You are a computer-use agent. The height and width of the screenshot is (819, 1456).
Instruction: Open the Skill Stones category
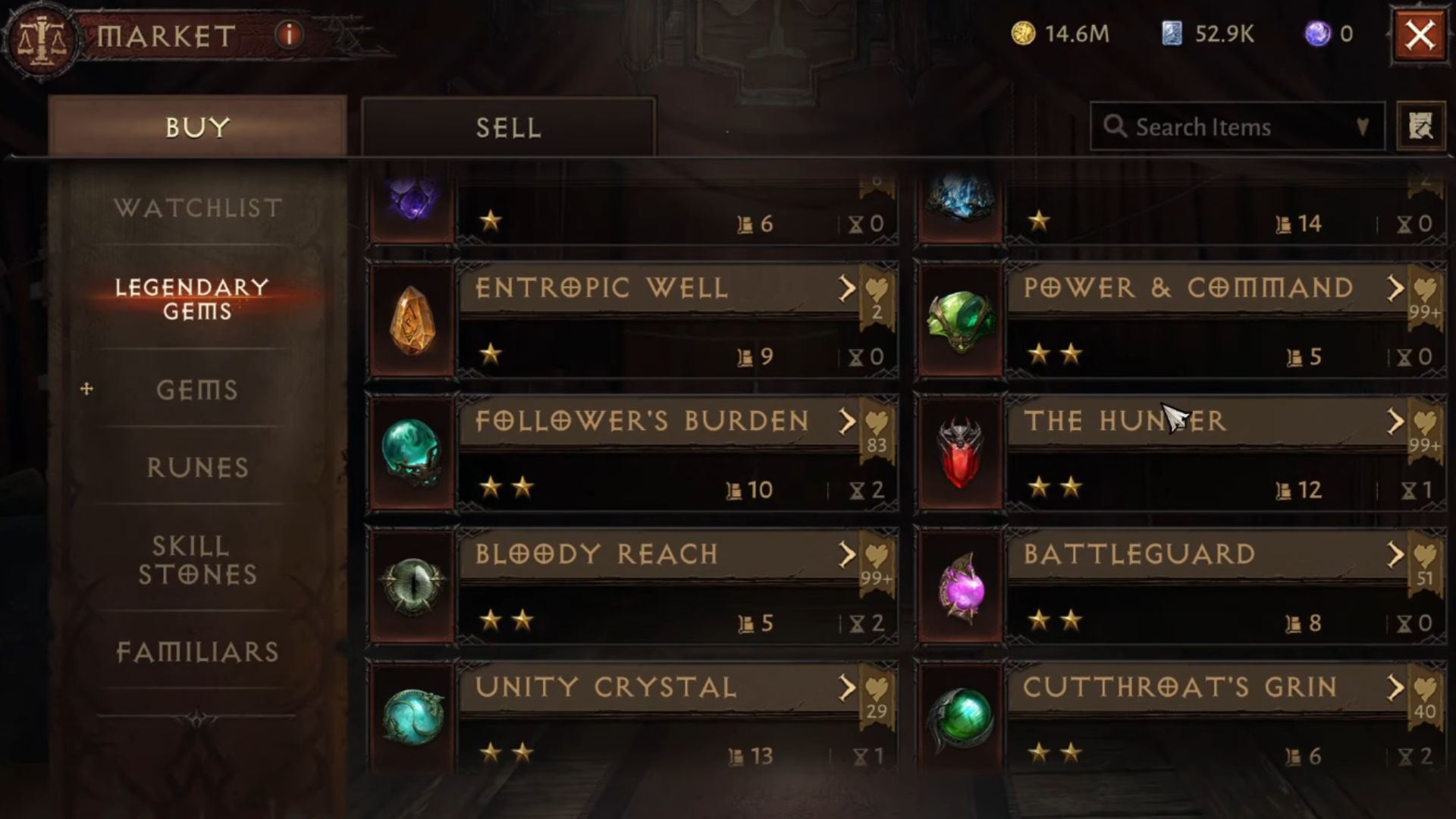(199, 560)
